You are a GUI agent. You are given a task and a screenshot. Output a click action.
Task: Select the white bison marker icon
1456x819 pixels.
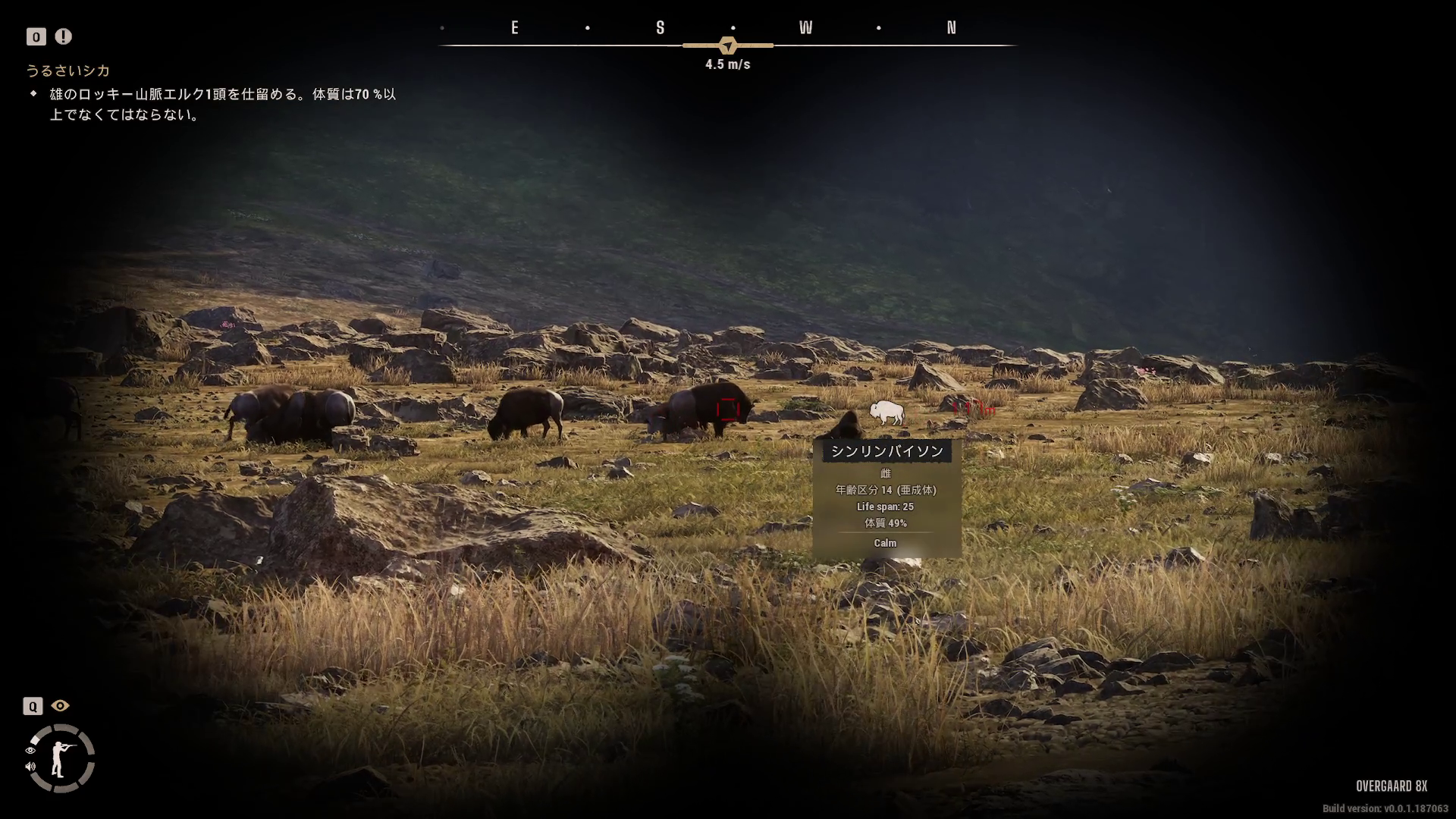tap(887, 410)
